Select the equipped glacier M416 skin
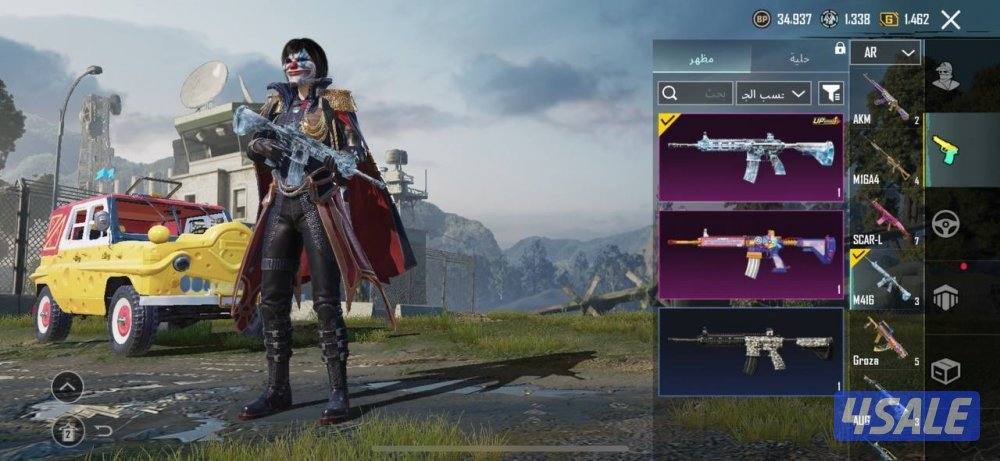 [750, 156]
